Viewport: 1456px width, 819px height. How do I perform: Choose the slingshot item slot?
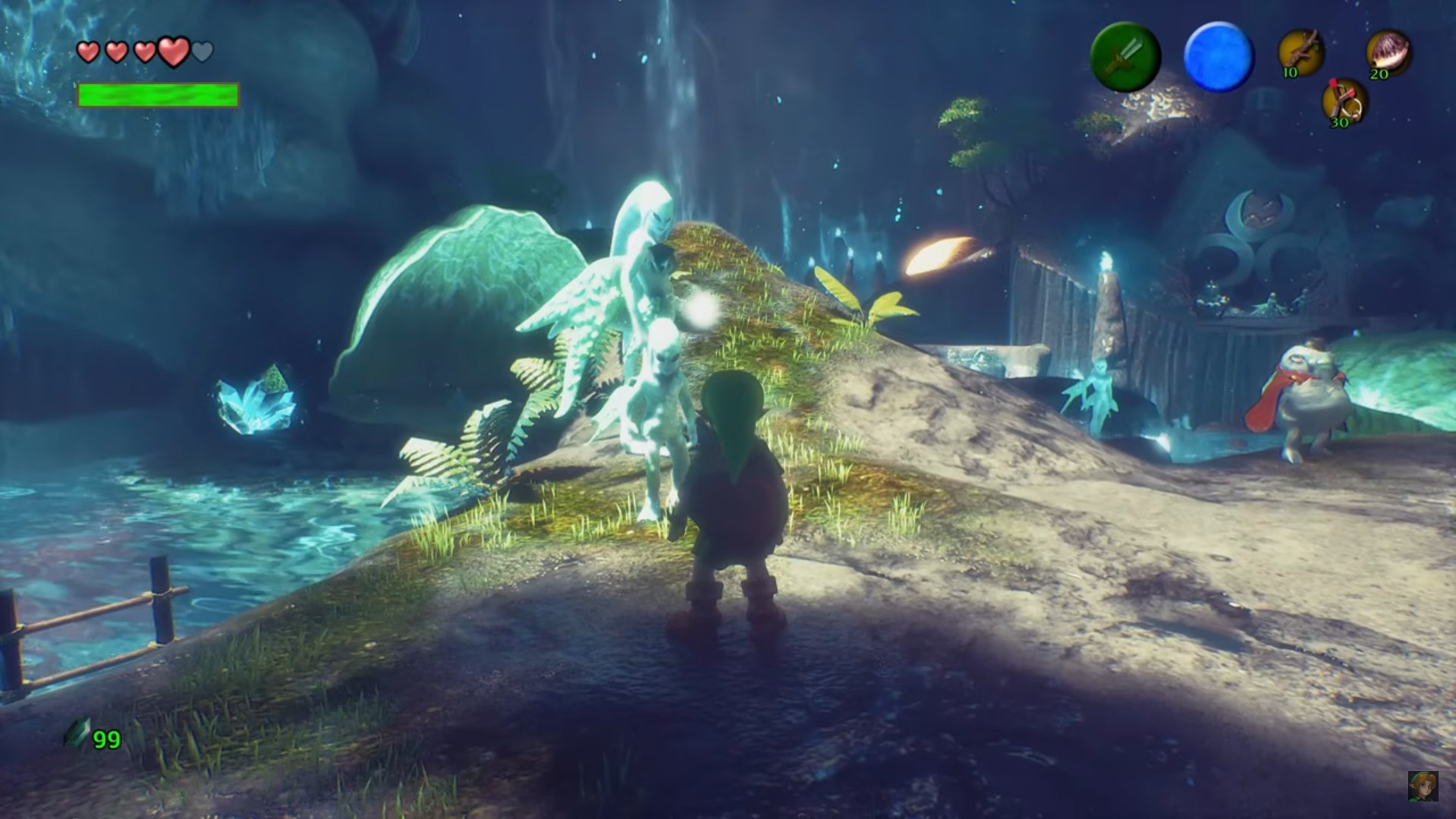click(1344, 102)
